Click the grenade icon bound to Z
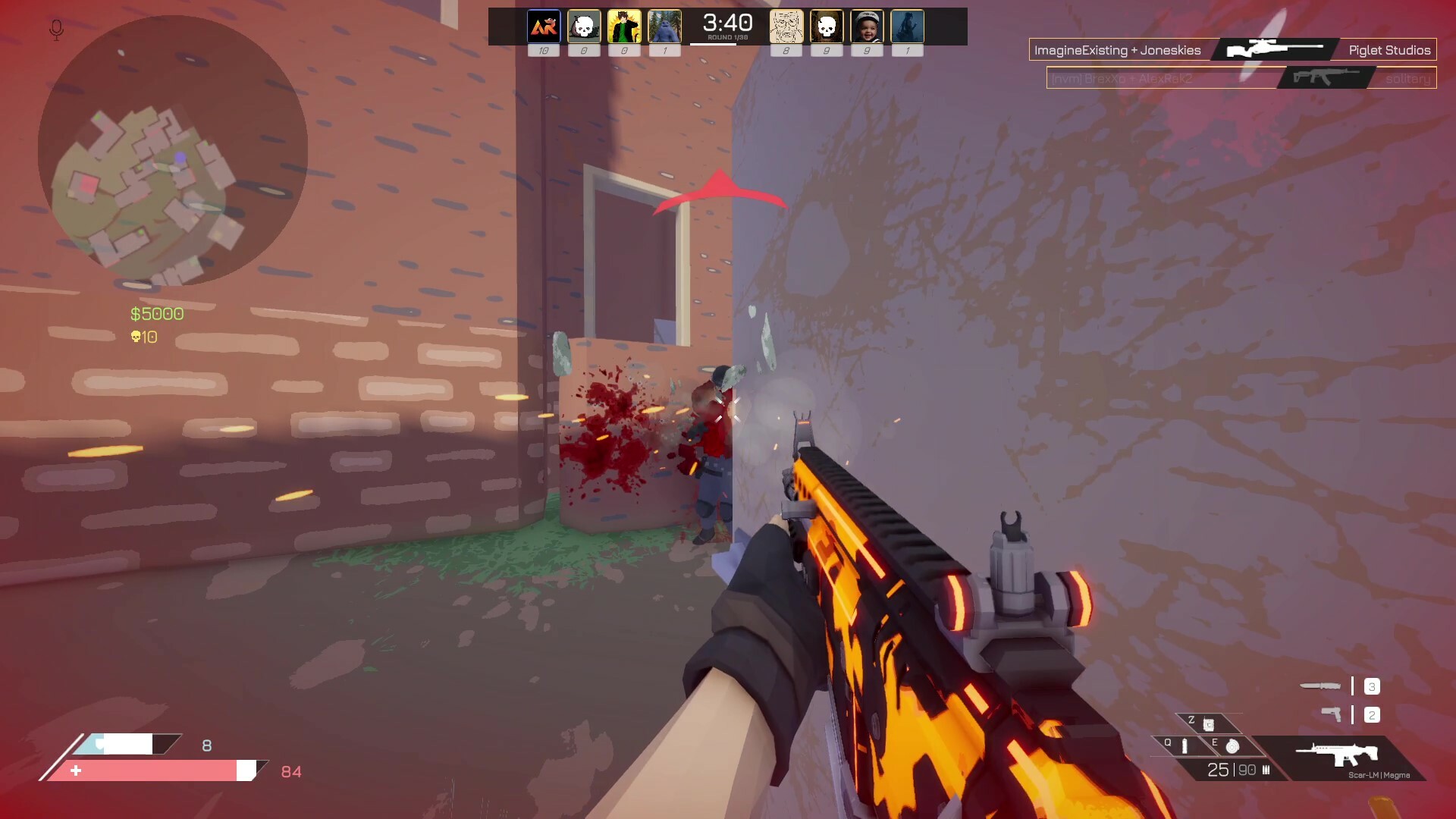The width and height of the screenshot is (1456, 819). point(1209,724)
